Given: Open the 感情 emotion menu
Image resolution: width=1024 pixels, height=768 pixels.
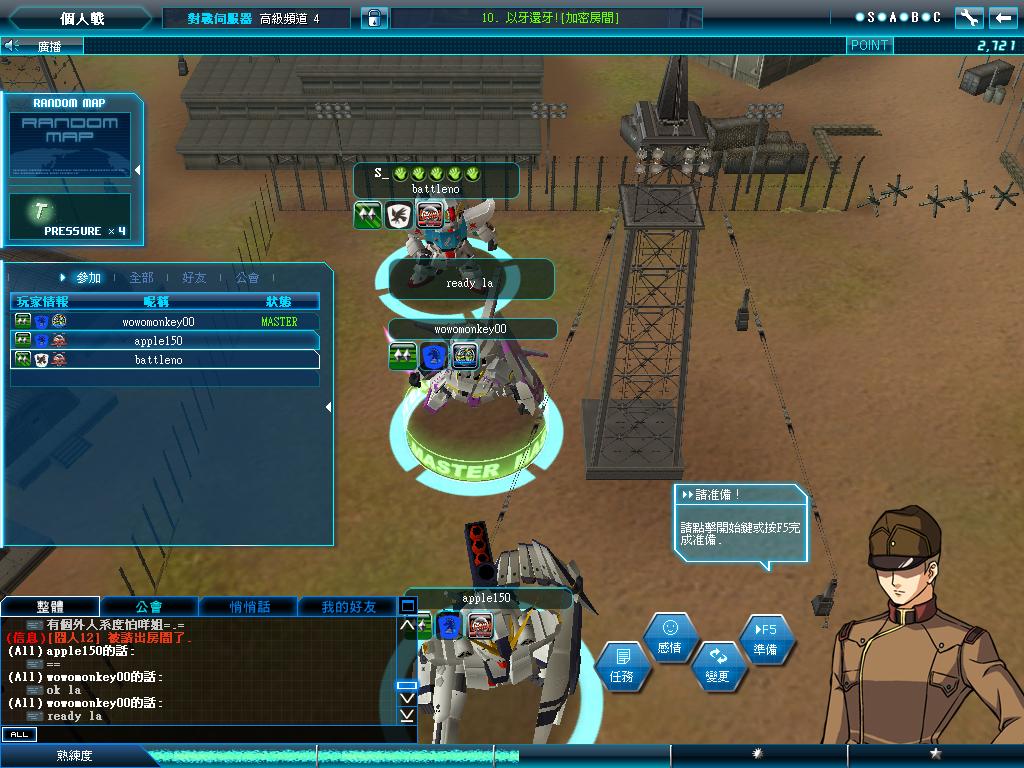Looking at the screenshot, I should point(670,637).
